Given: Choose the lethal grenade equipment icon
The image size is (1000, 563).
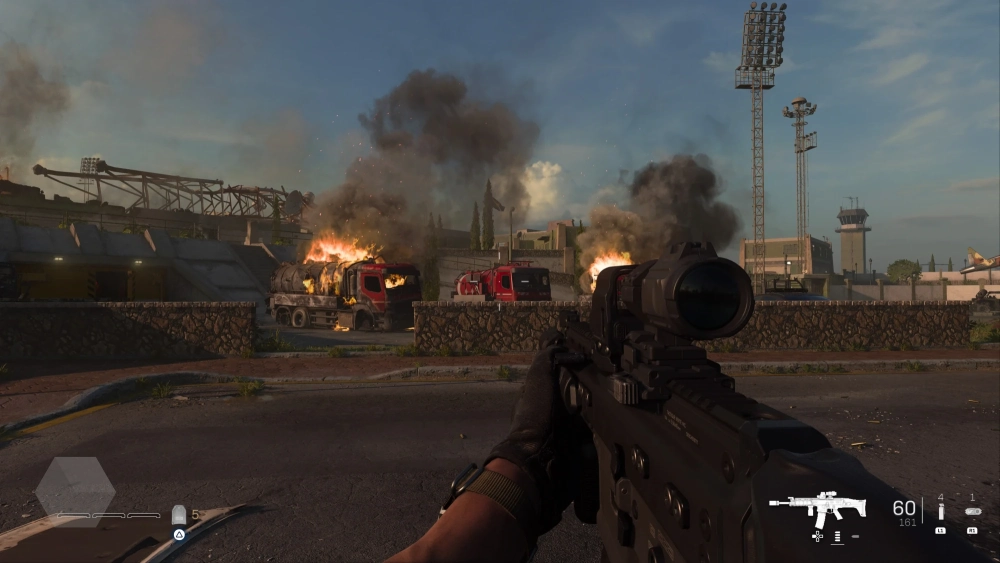Looking at the screenshot, I should (x=972, y=511).
